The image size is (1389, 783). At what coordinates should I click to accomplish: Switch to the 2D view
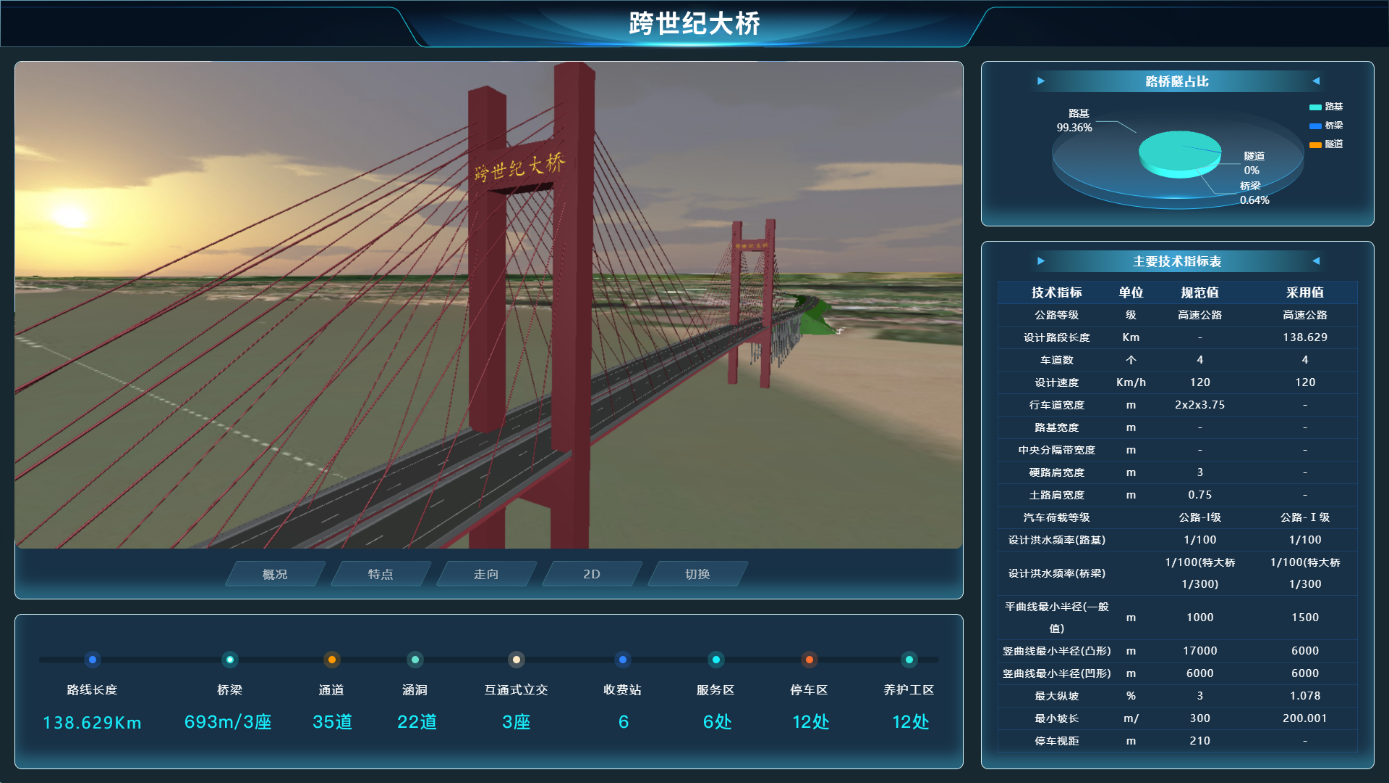pos(592,574)
